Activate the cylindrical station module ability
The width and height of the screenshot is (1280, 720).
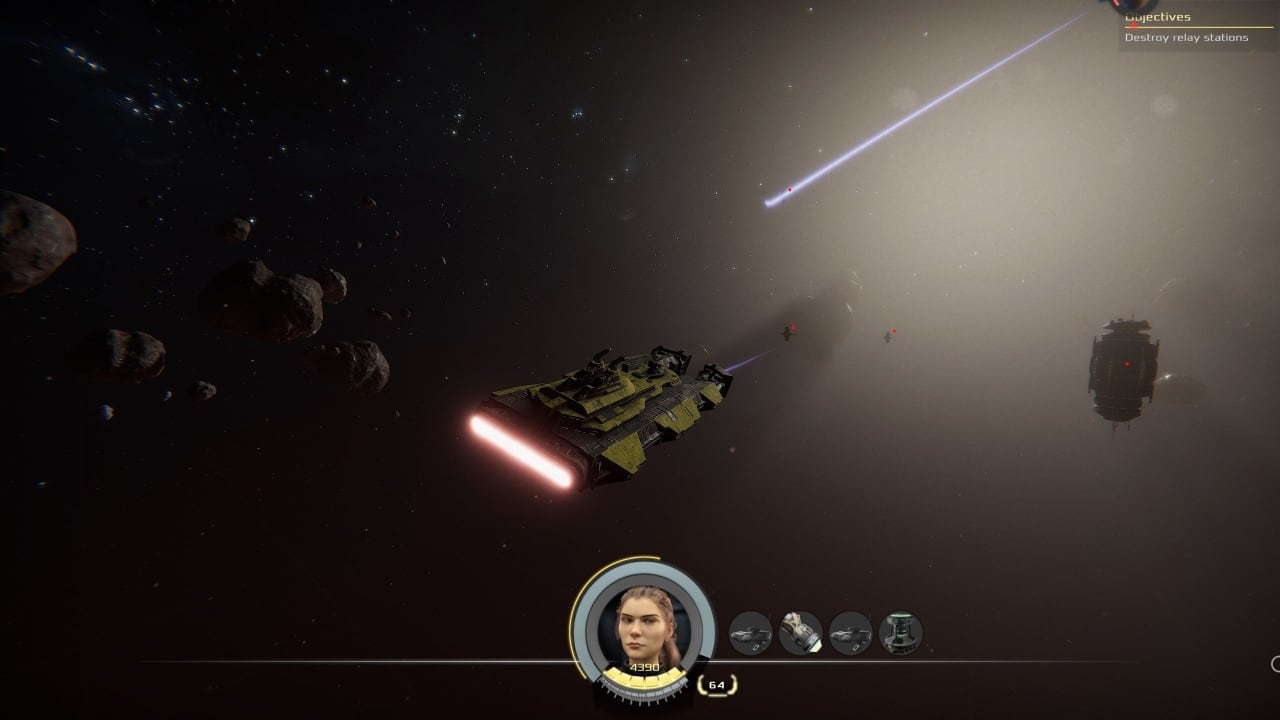click(x=900, y=633)
